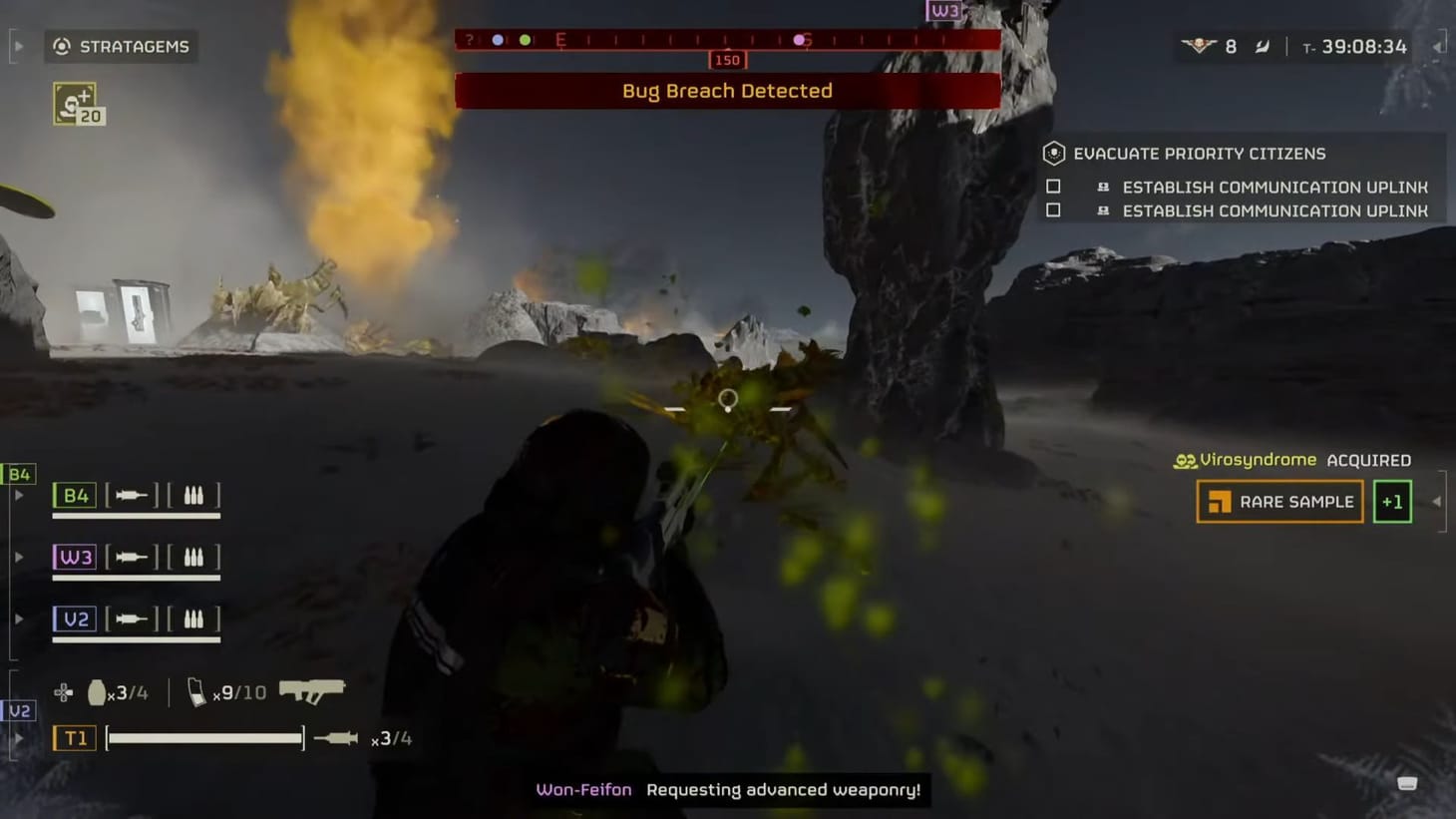Screen dimensions: 1456x819
Task: Check the first Establish Communication Uplink box
Action: pos(1053,187)
